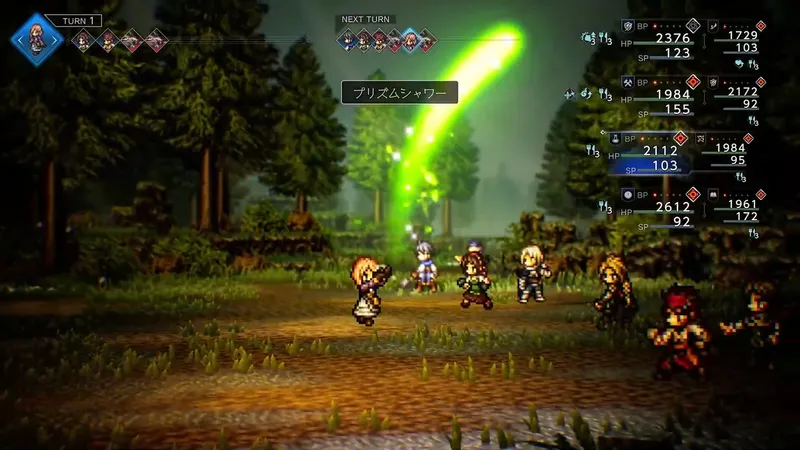Select the front-row ally with 2612 HP

[663, 207]
